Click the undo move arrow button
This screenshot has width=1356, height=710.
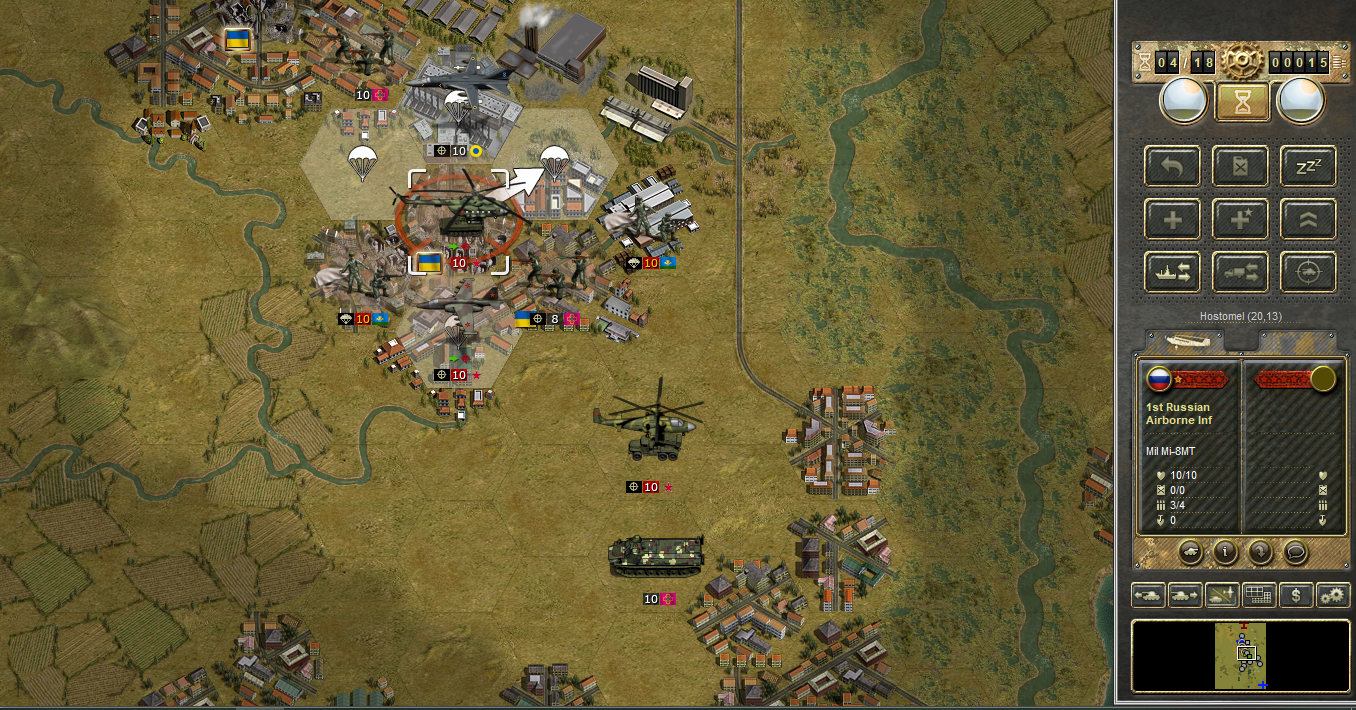pyautogui.click(x=1174, y=166)
